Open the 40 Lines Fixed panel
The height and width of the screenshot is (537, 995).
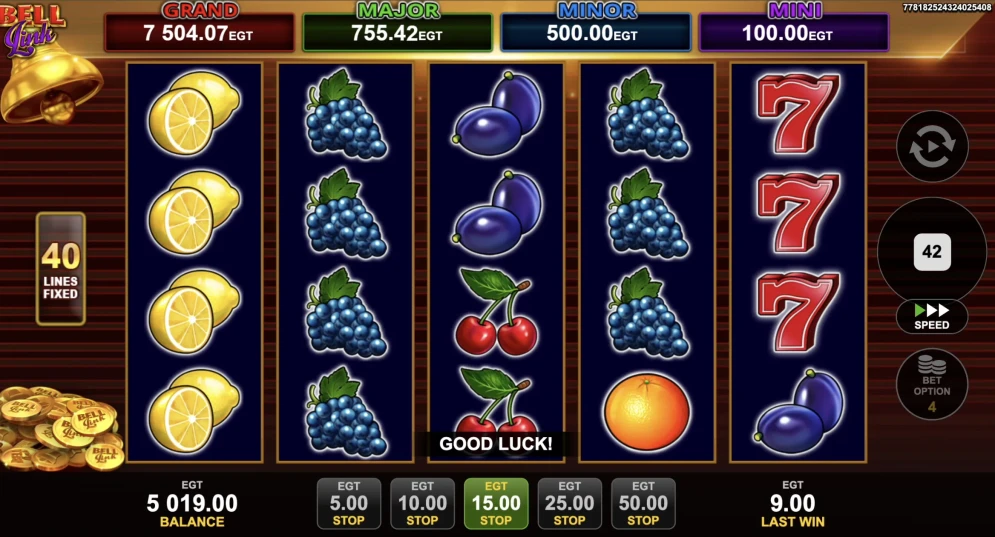point(60,268)
